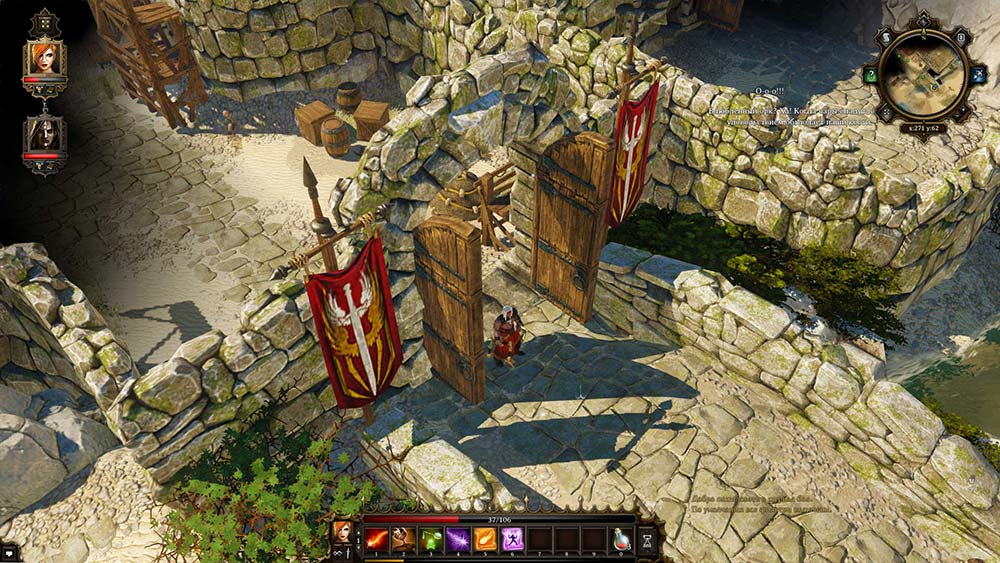Open the chat icon in bottom-left corner
Image resolution: width=1000 pixels, height=563 pixels.
click(x=8, y=551)
